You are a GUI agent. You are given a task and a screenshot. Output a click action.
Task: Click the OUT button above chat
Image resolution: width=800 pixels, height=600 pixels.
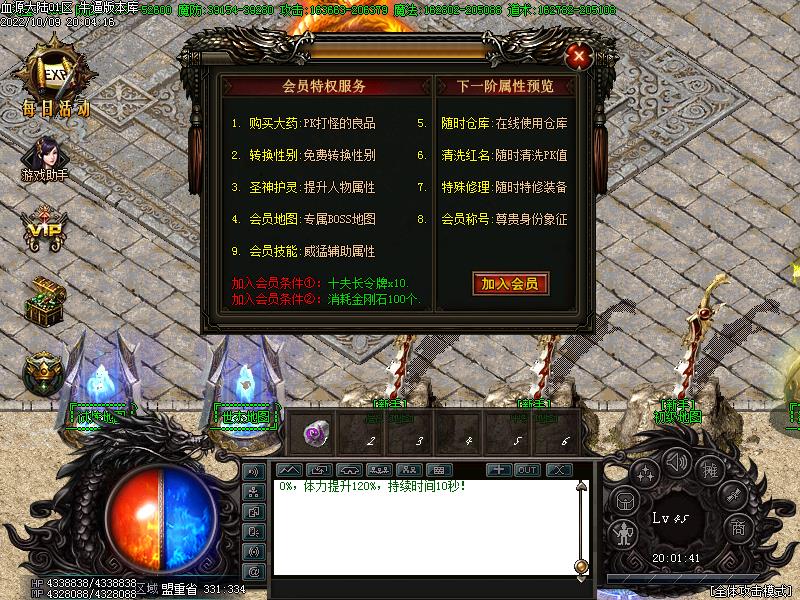point(527,469)
